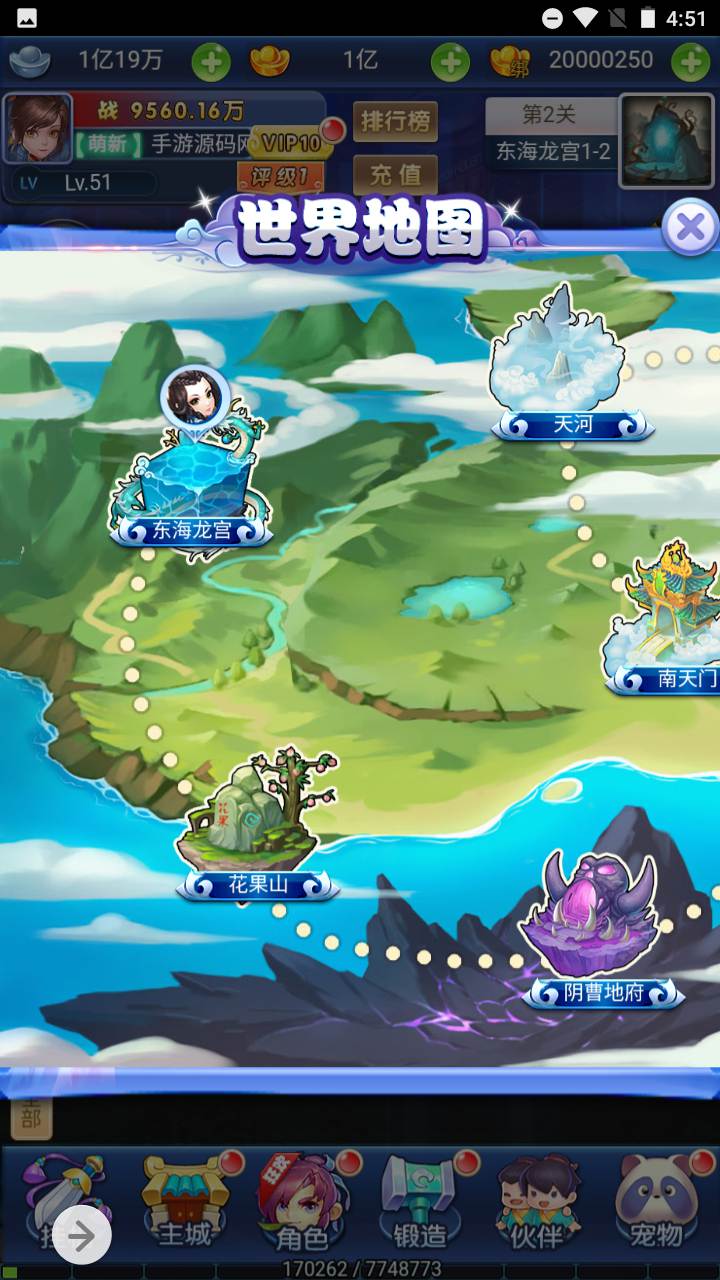Screen dimensions: 720x1280
Task: Open the 排行榜 ranking button
Action: click(395, 122)
